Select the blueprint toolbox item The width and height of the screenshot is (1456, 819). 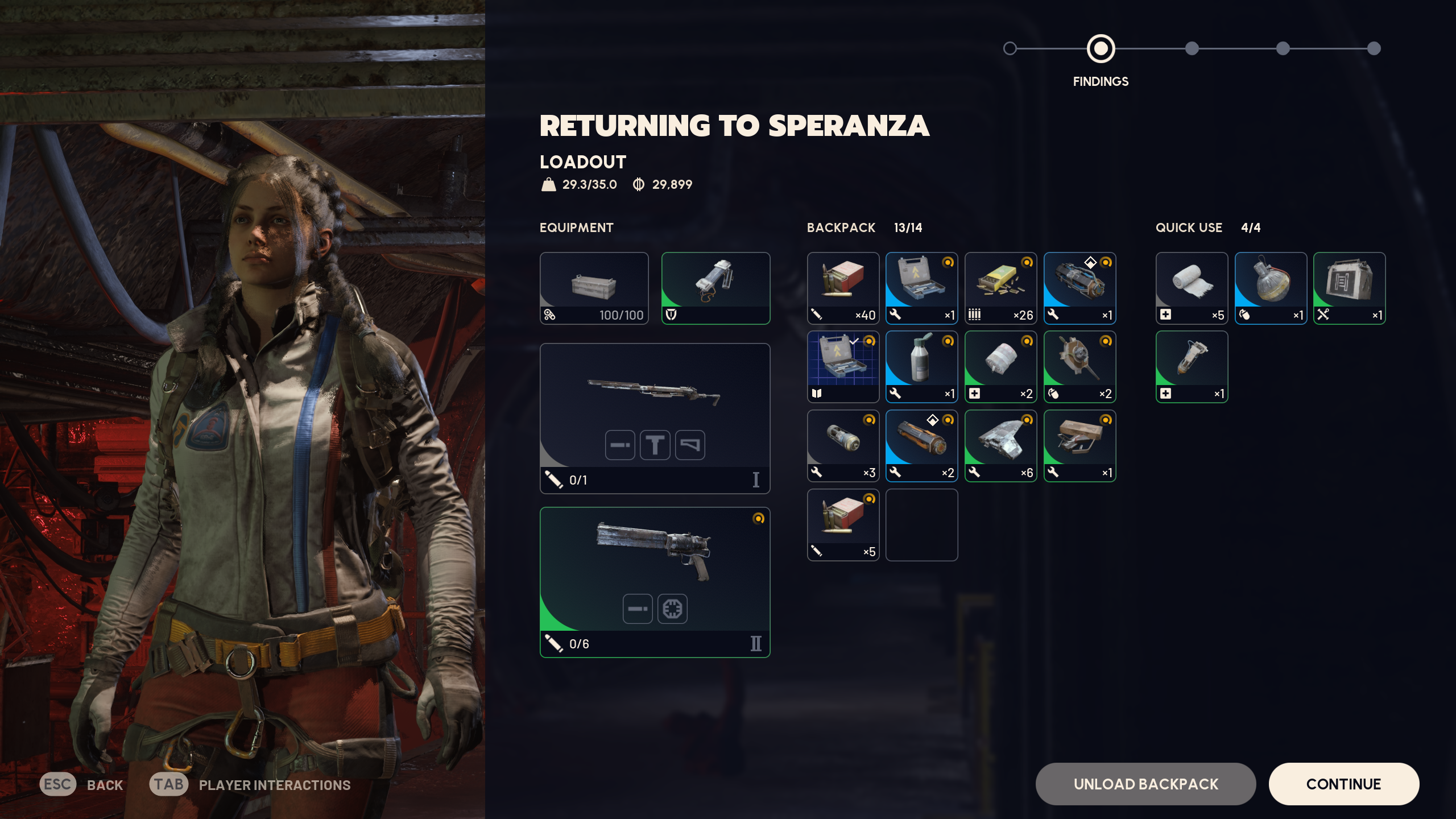[843, 367]
